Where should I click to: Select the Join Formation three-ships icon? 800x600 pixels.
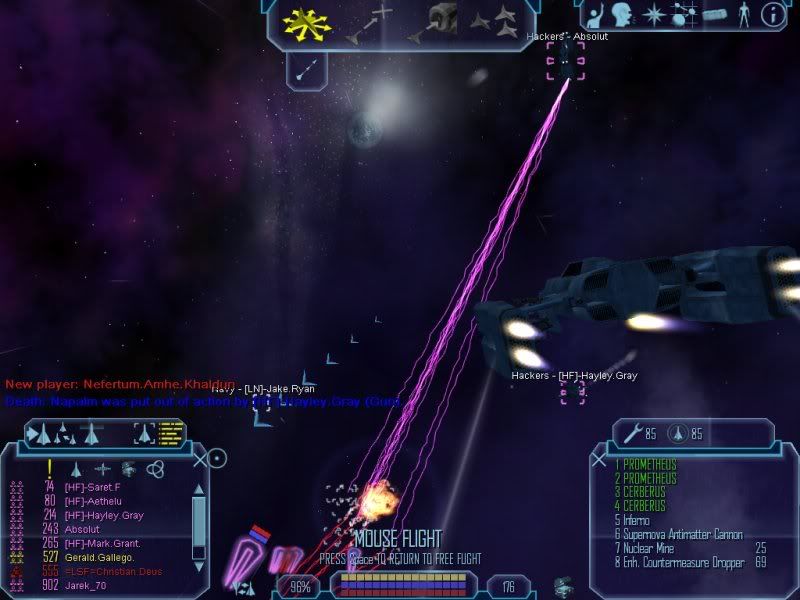point(500,20)
